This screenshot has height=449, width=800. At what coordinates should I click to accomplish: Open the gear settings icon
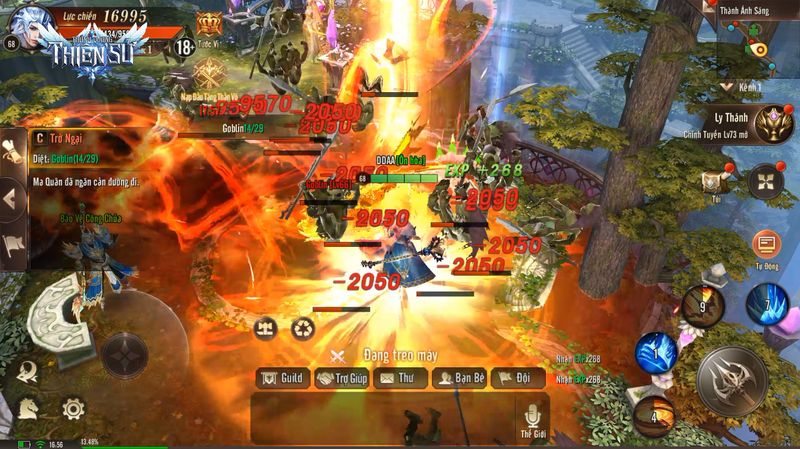point(72,408)
